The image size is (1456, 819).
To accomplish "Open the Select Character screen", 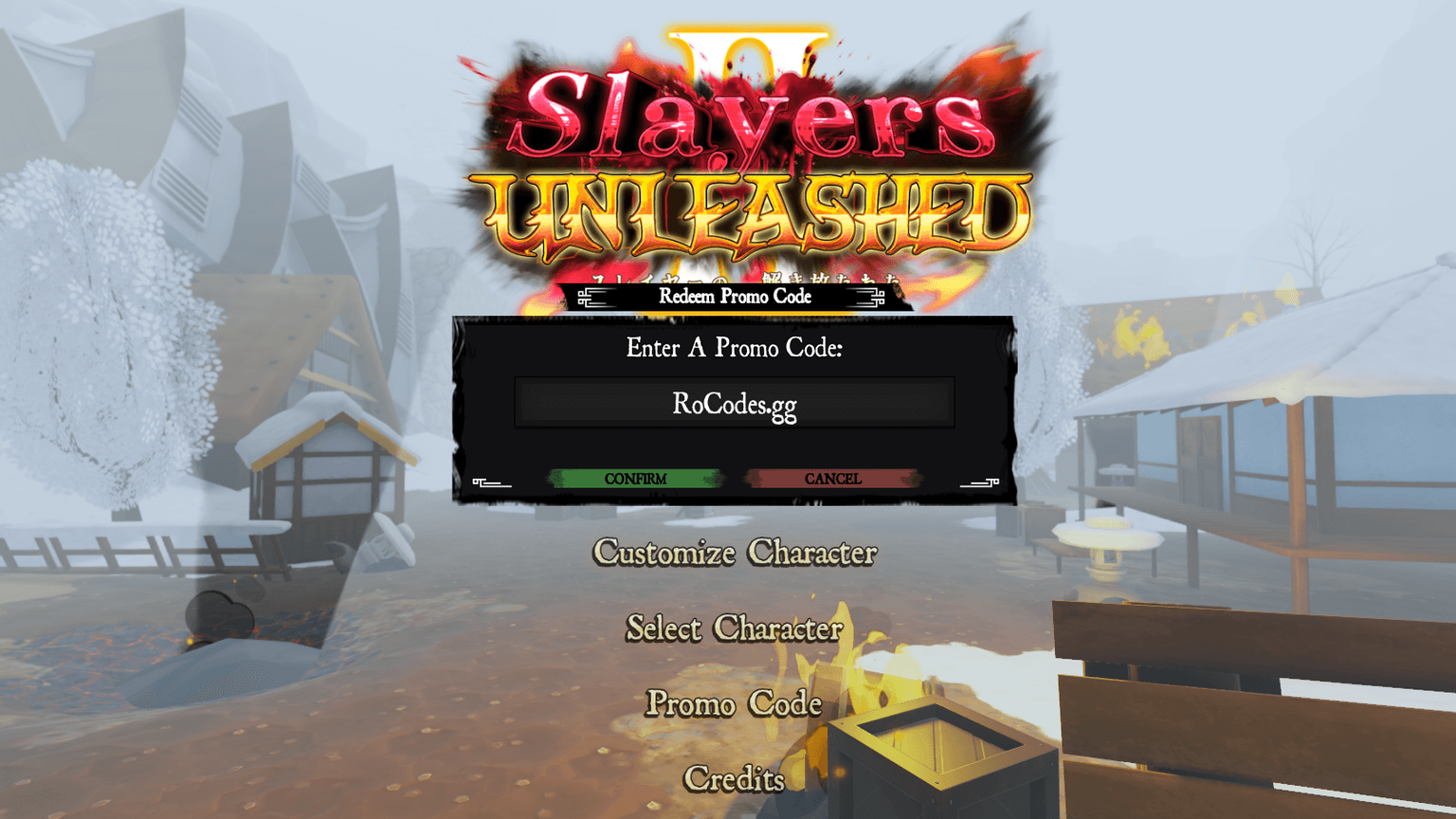I will pos(734,628).
